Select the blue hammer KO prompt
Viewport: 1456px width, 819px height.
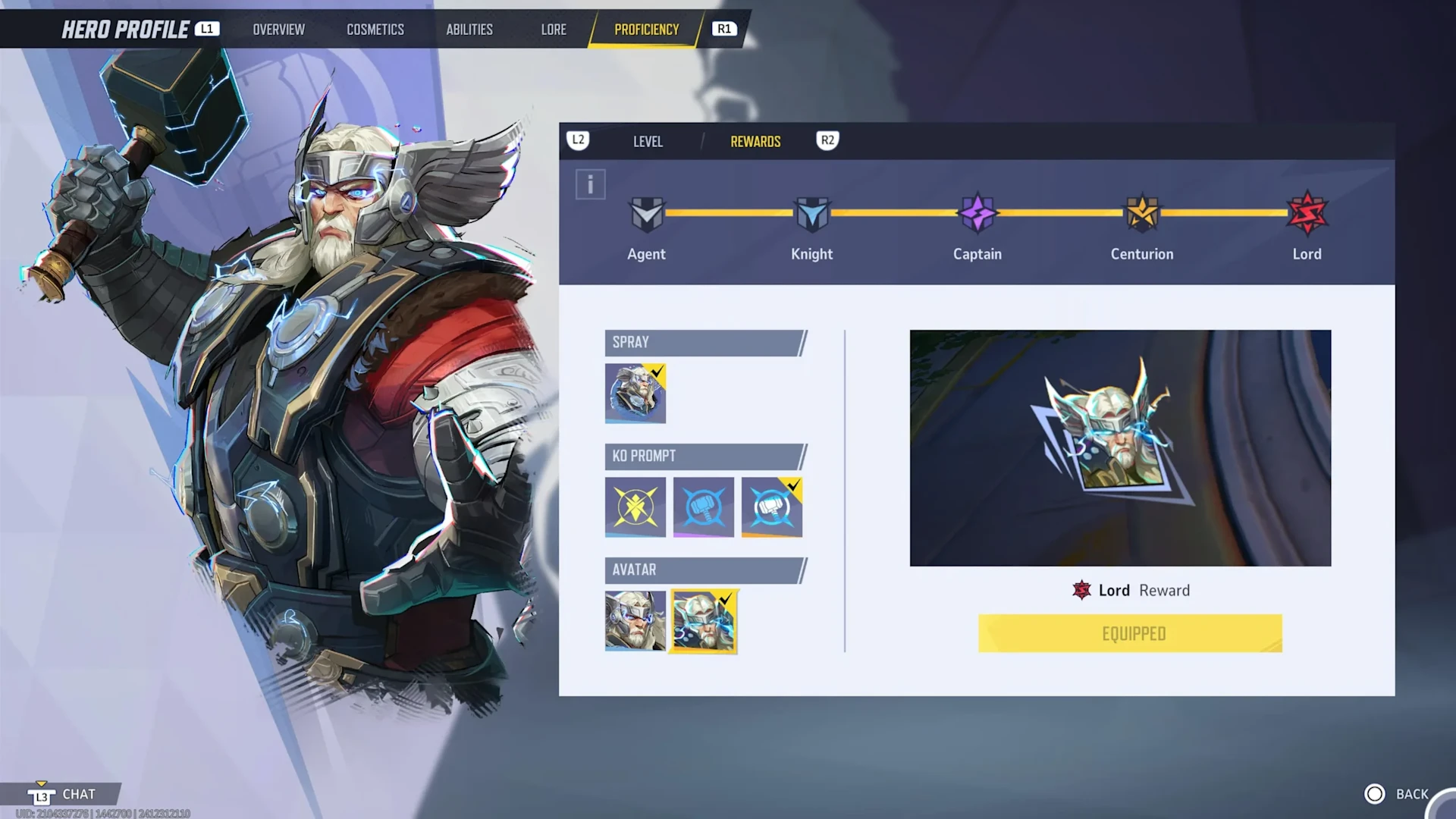(x=704, y=507)
